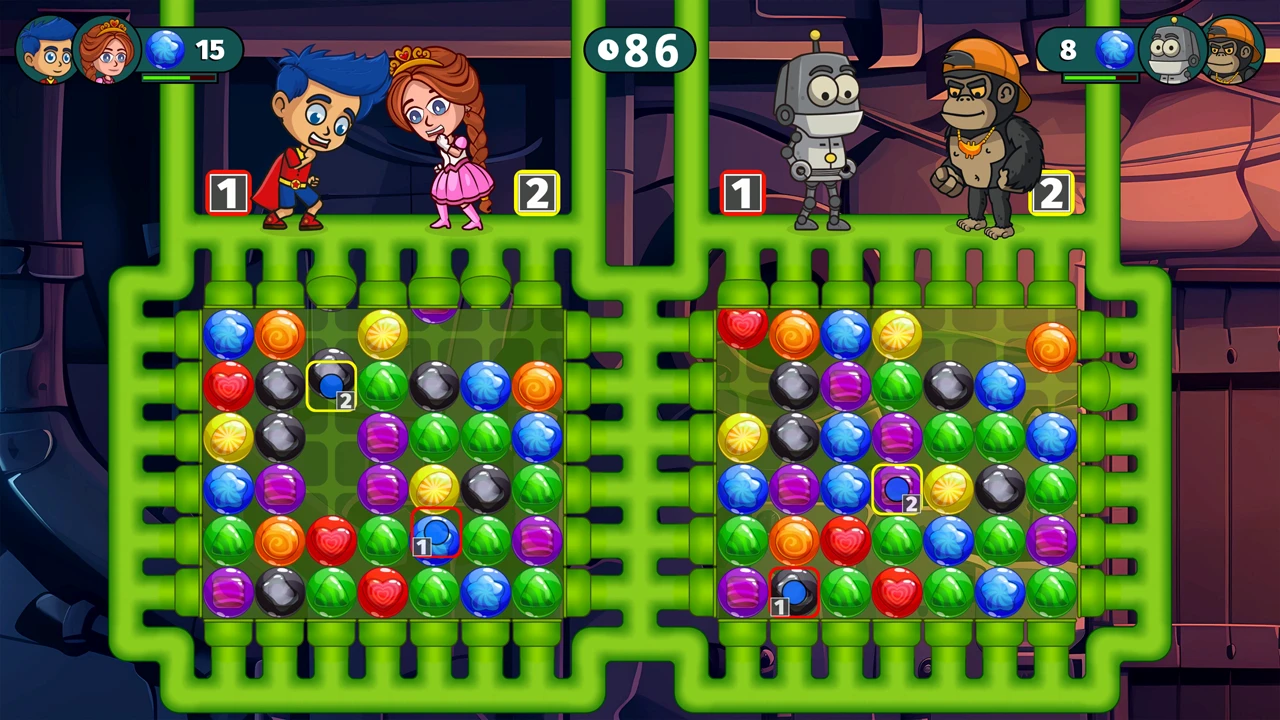
Task: Select the black gem under the right board's red cursor 1
Action: coord(794,591)
